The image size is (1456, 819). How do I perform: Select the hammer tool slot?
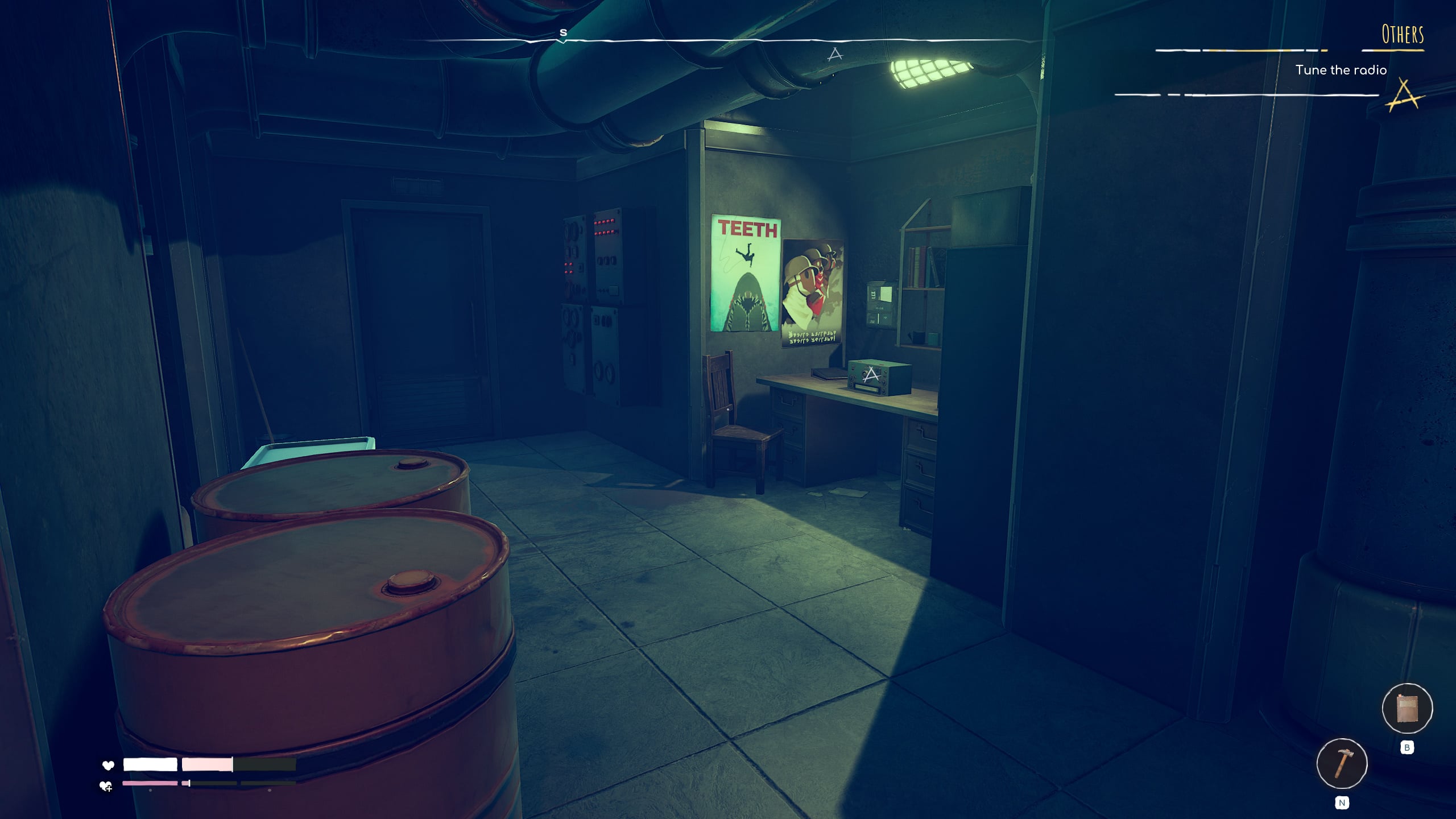(x=1342, y=763)
